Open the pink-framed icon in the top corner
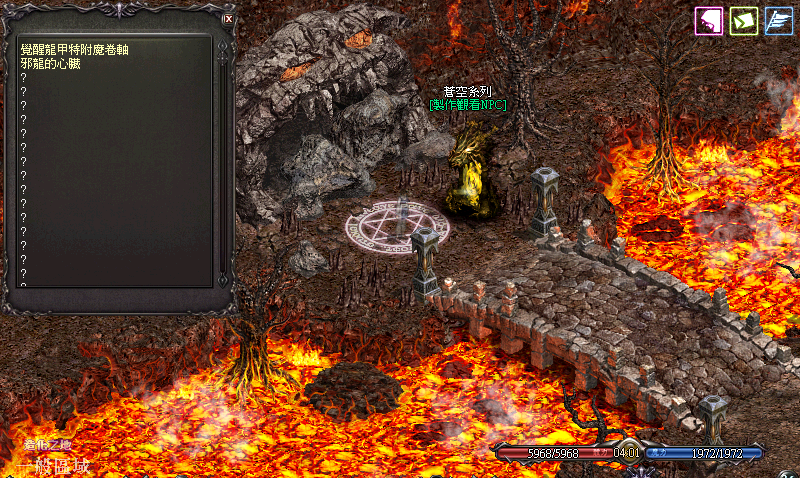Image resolution: width=800 pixels, height=478 pixels. tap(709, 20)
